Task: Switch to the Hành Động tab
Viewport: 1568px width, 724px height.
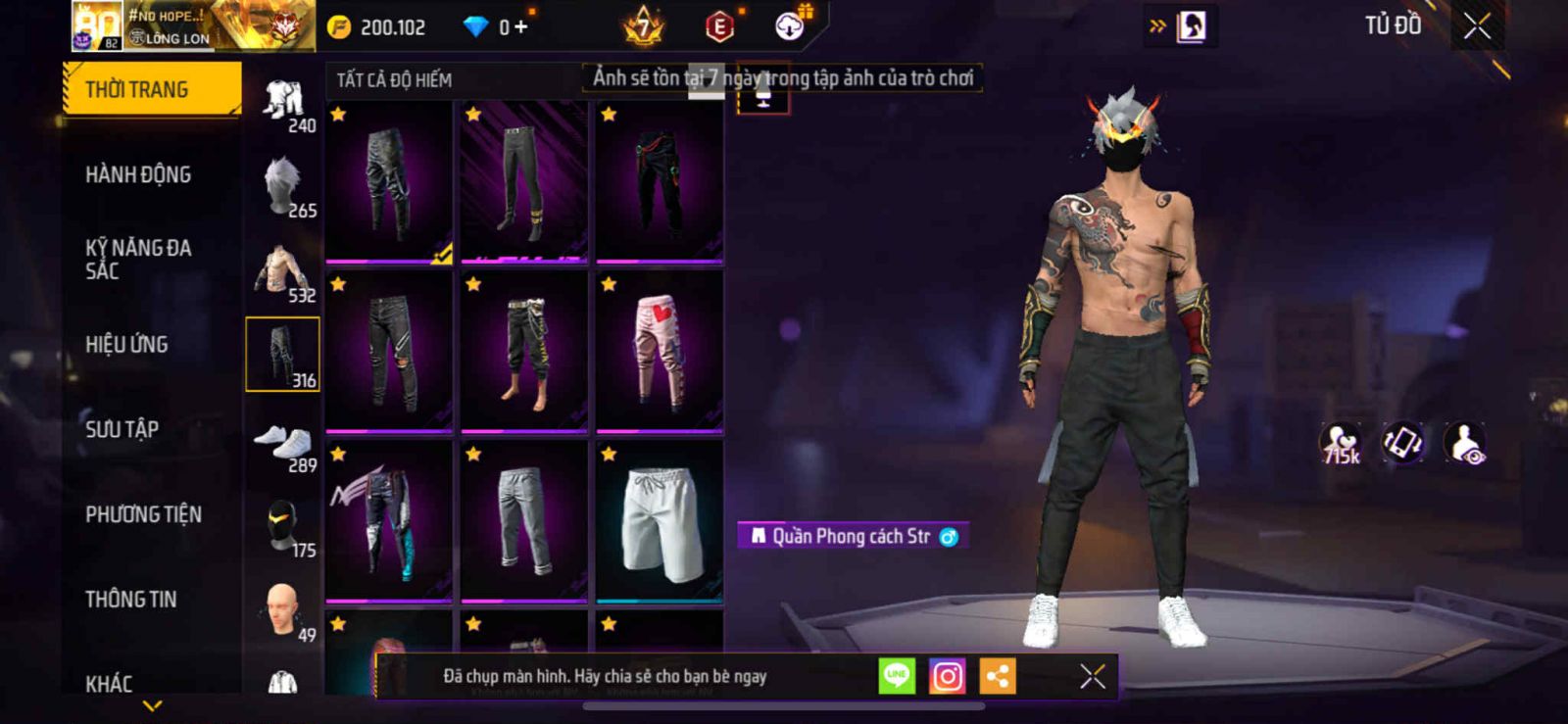Action: 138,174
